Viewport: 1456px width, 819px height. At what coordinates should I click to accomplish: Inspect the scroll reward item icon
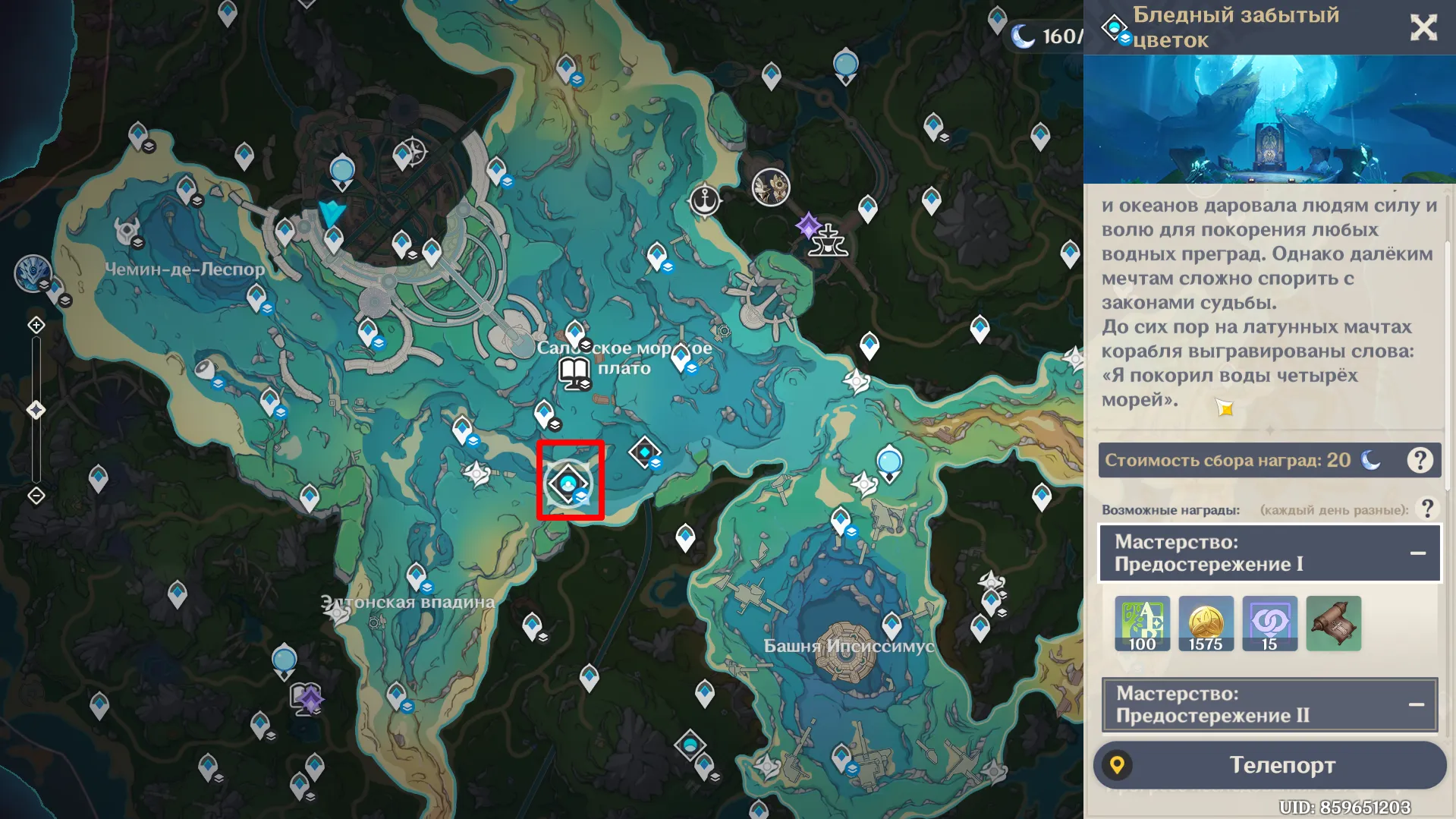[x=1333, y=624]
